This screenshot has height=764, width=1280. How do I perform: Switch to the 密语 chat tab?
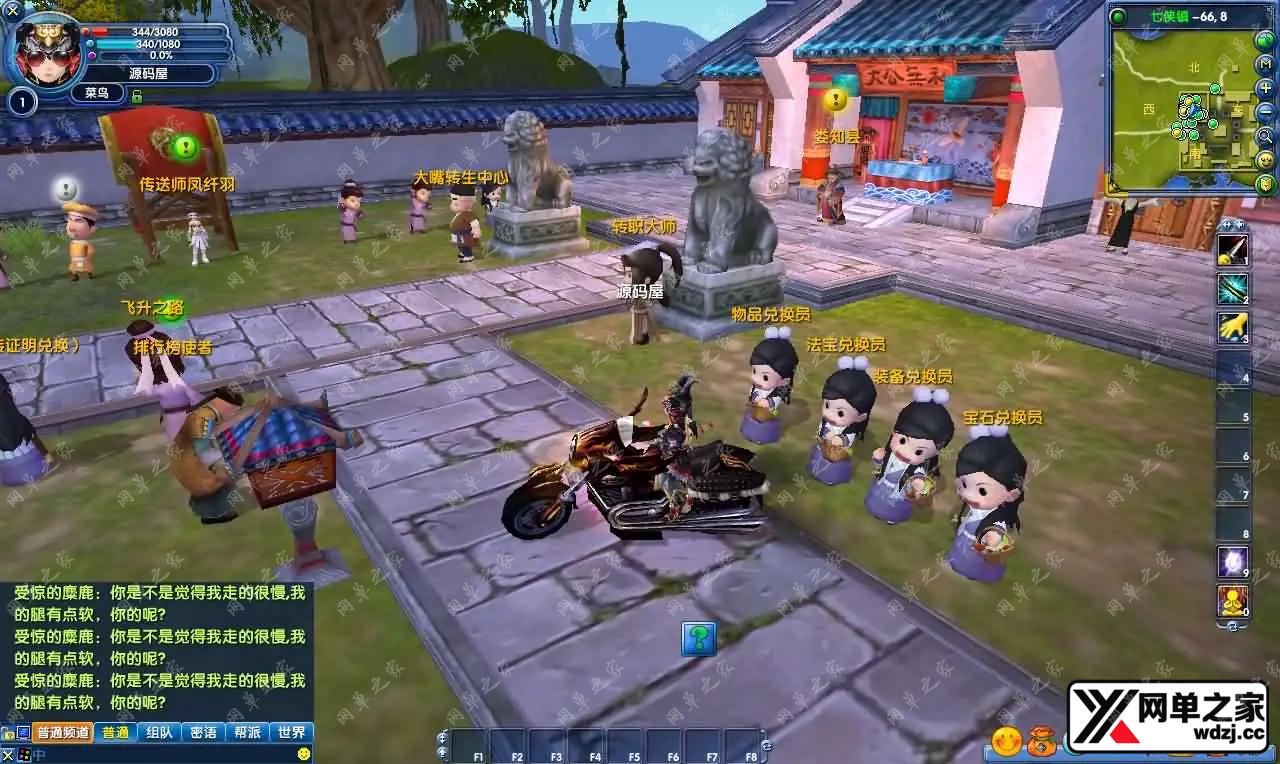(203, 732)
